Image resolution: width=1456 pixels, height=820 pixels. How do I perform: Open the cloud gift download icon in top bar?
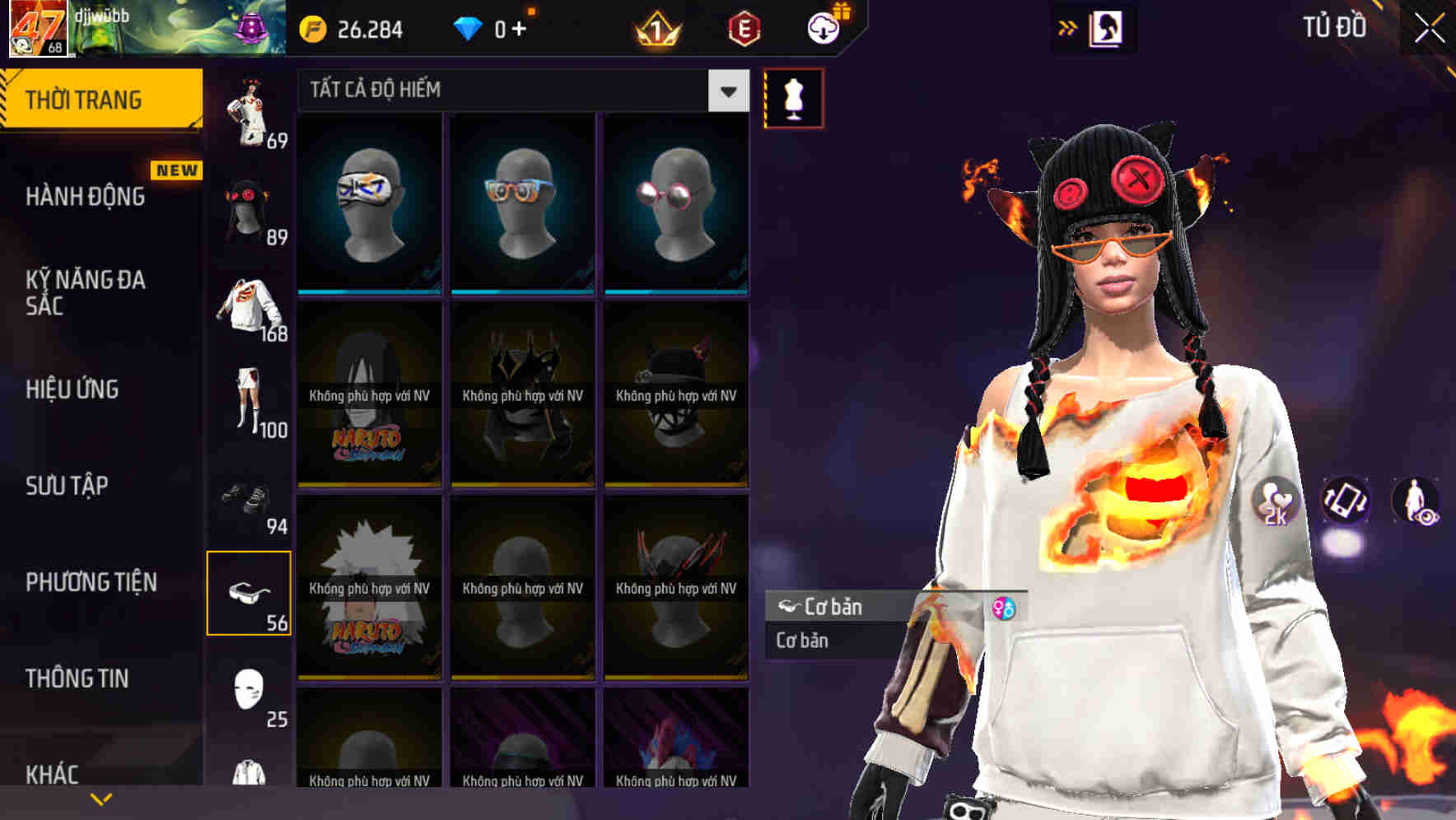pyautogui.click(x=824, y=28)
